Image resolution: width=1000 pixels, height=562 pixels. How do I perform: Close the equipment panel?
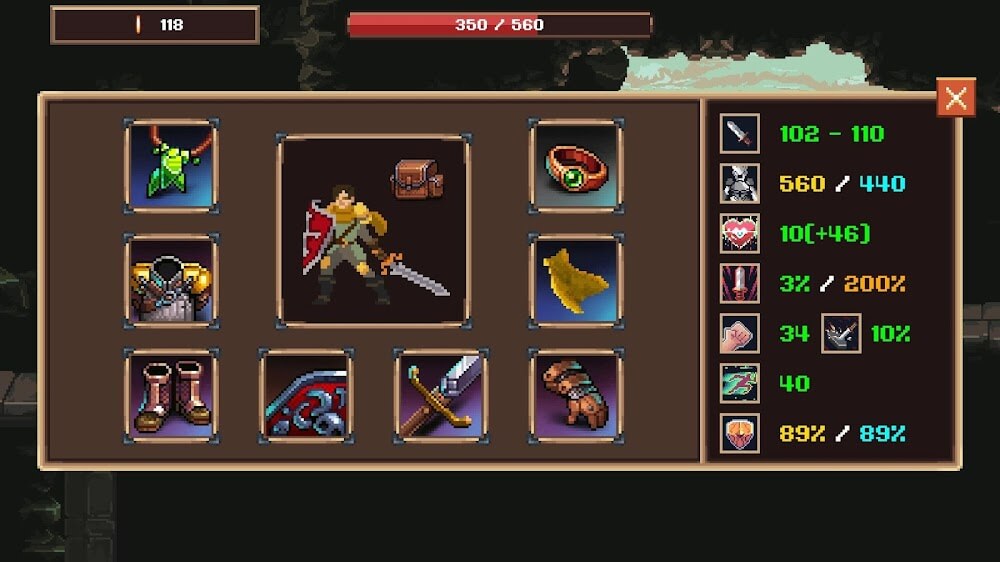click(x=956, y=97)
